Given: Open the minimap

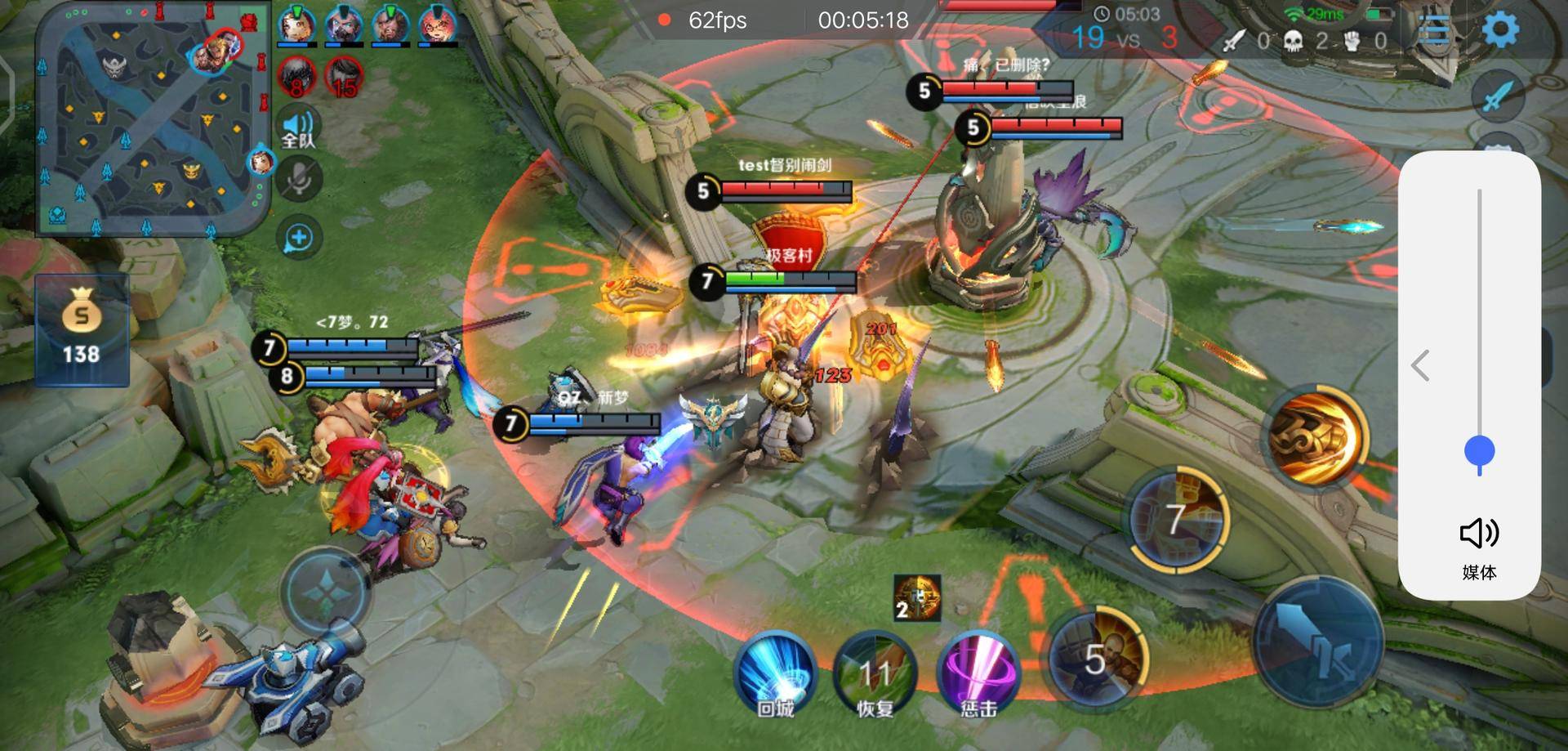Looking at the screenshot, I should point(152,118).
